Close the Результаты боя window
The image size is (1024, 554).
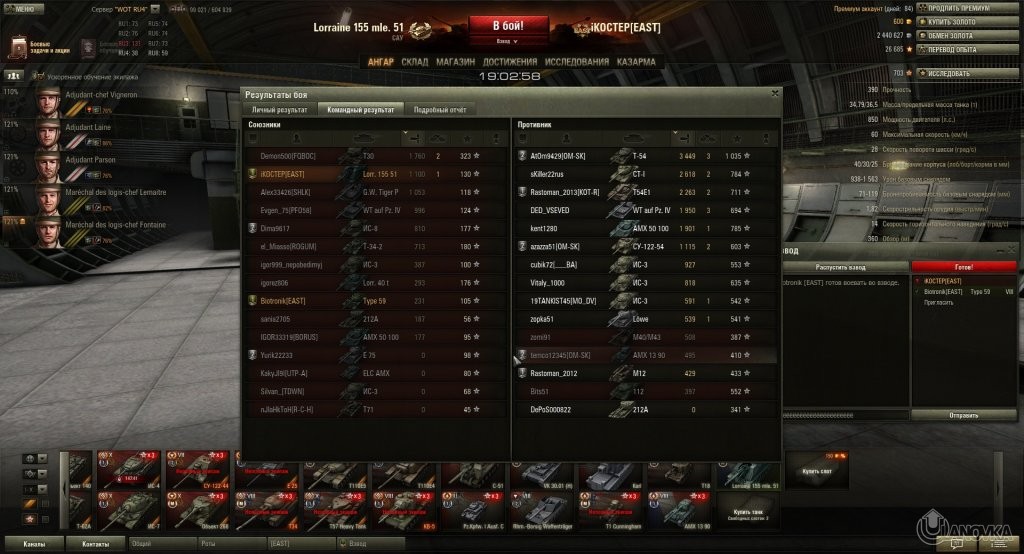click(774, 93)
